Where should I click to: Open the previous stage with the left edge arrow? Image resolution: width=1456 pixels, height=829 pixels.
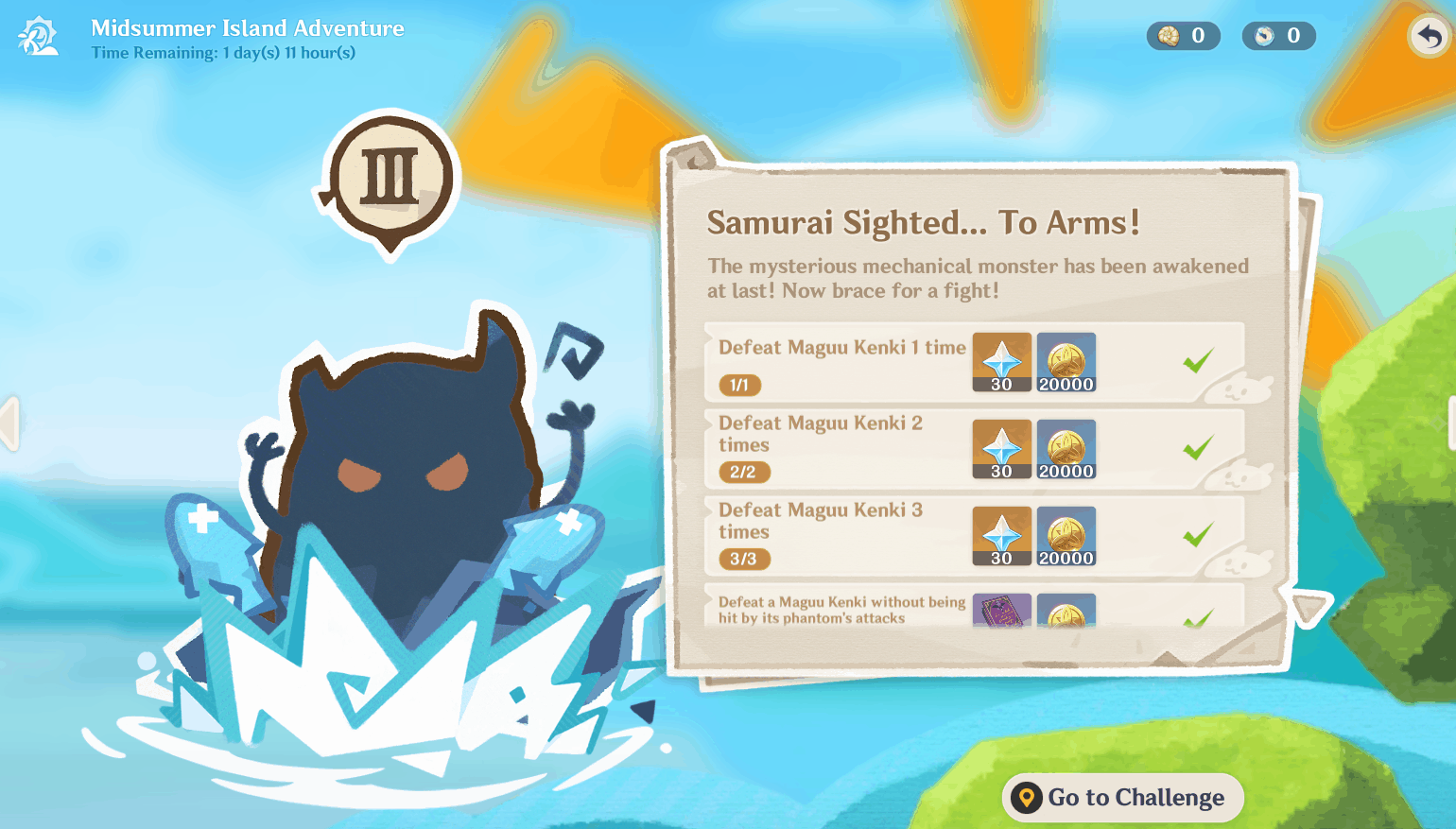click(x=8, y=423)
